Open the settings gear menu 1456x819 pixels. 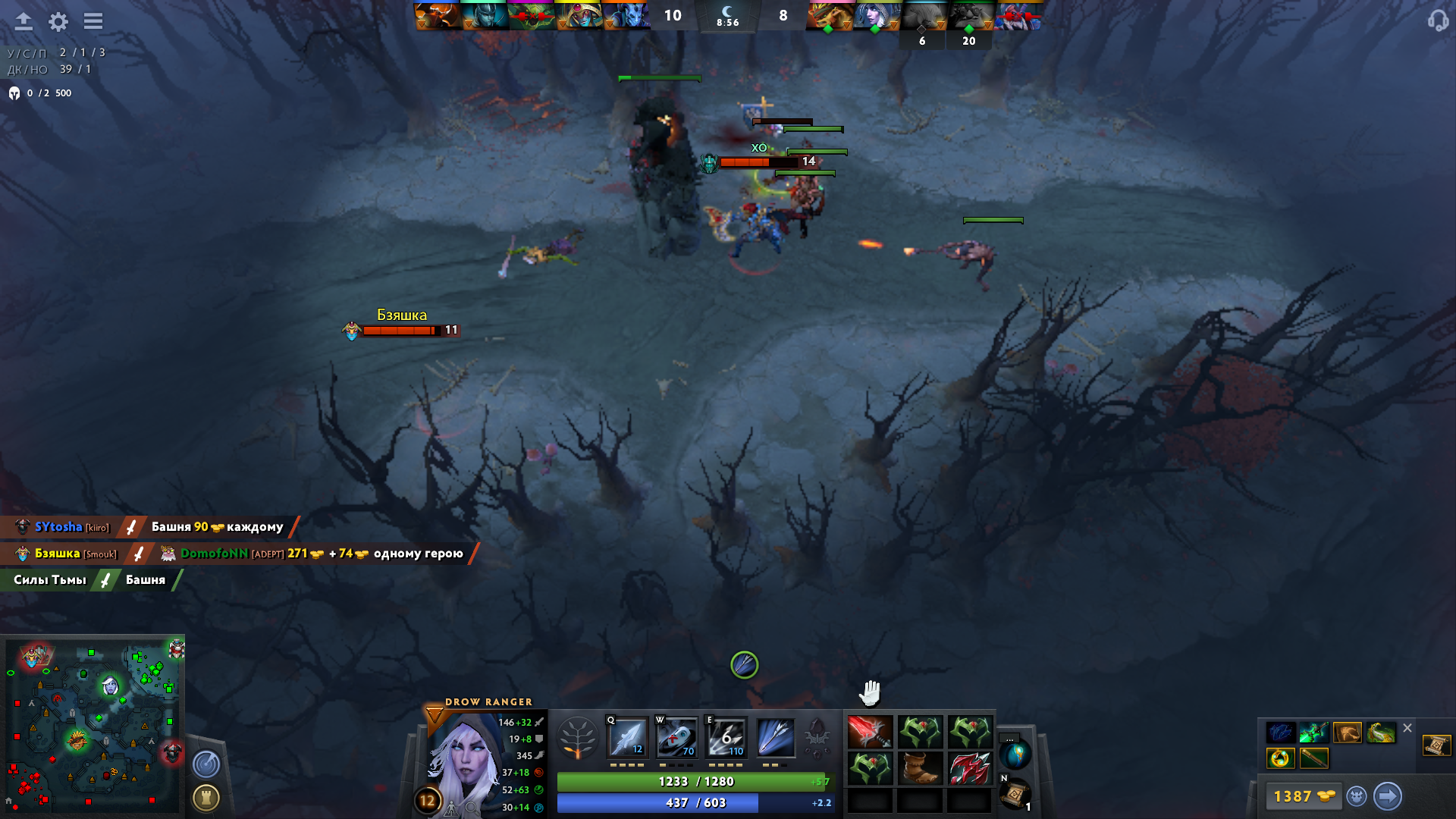[58, 22]
